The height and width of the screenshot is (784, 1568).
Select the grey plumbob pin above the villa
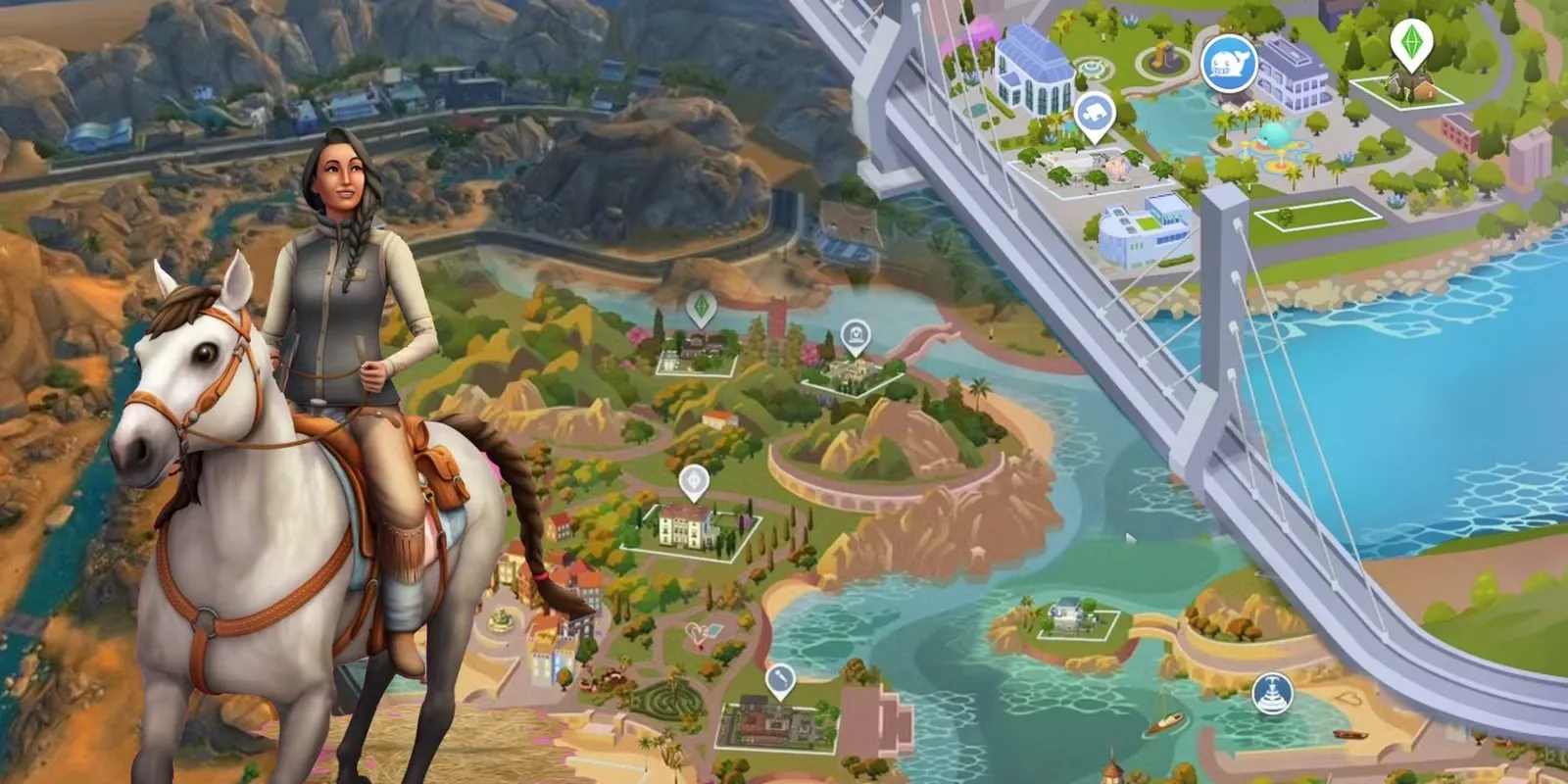coord(695,481)
